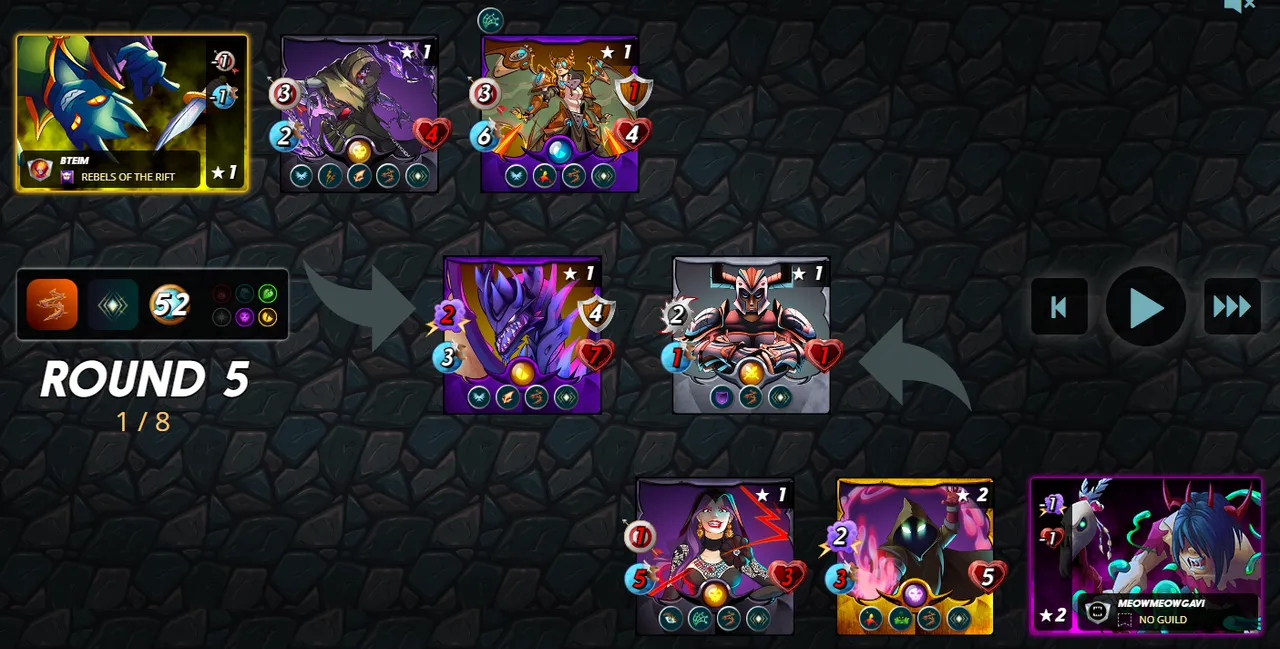Image resolution: width=1280 pixels, height=649 pixels.
Task: Select the red-armored gladiator card
Action: click(x=751, y=335)
